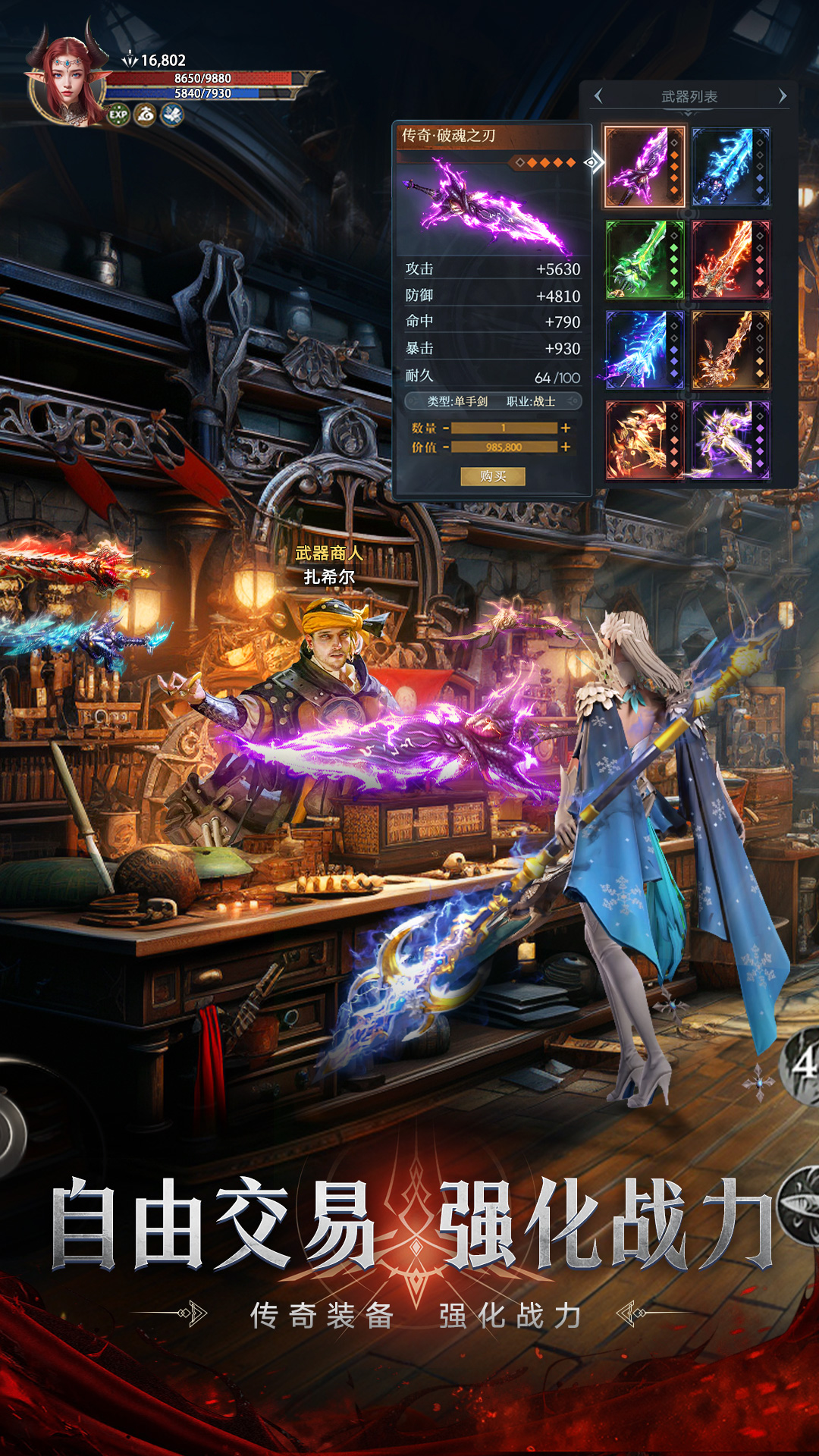Viewport: 819px width, 1456px height.
Task: Click the blue hammer buff icon
Action: pos(172,115)
